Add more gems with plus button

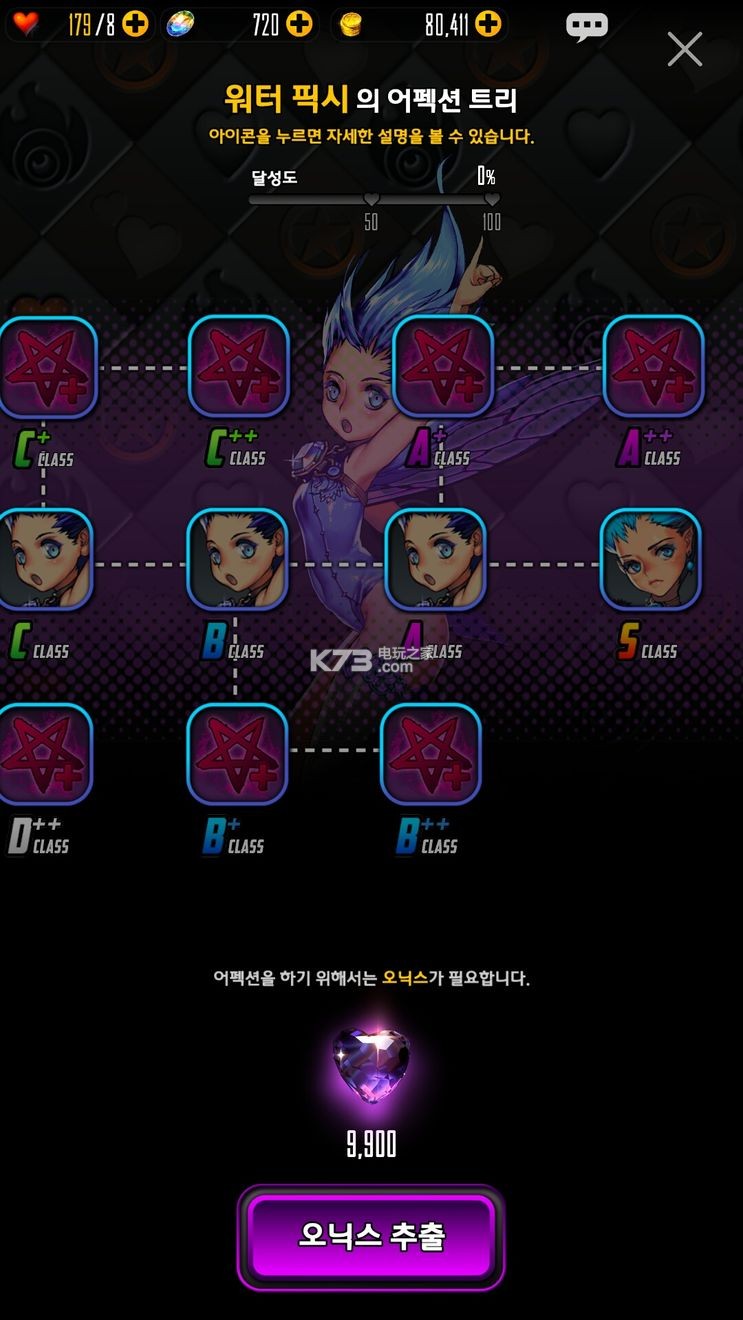[299, 25]
